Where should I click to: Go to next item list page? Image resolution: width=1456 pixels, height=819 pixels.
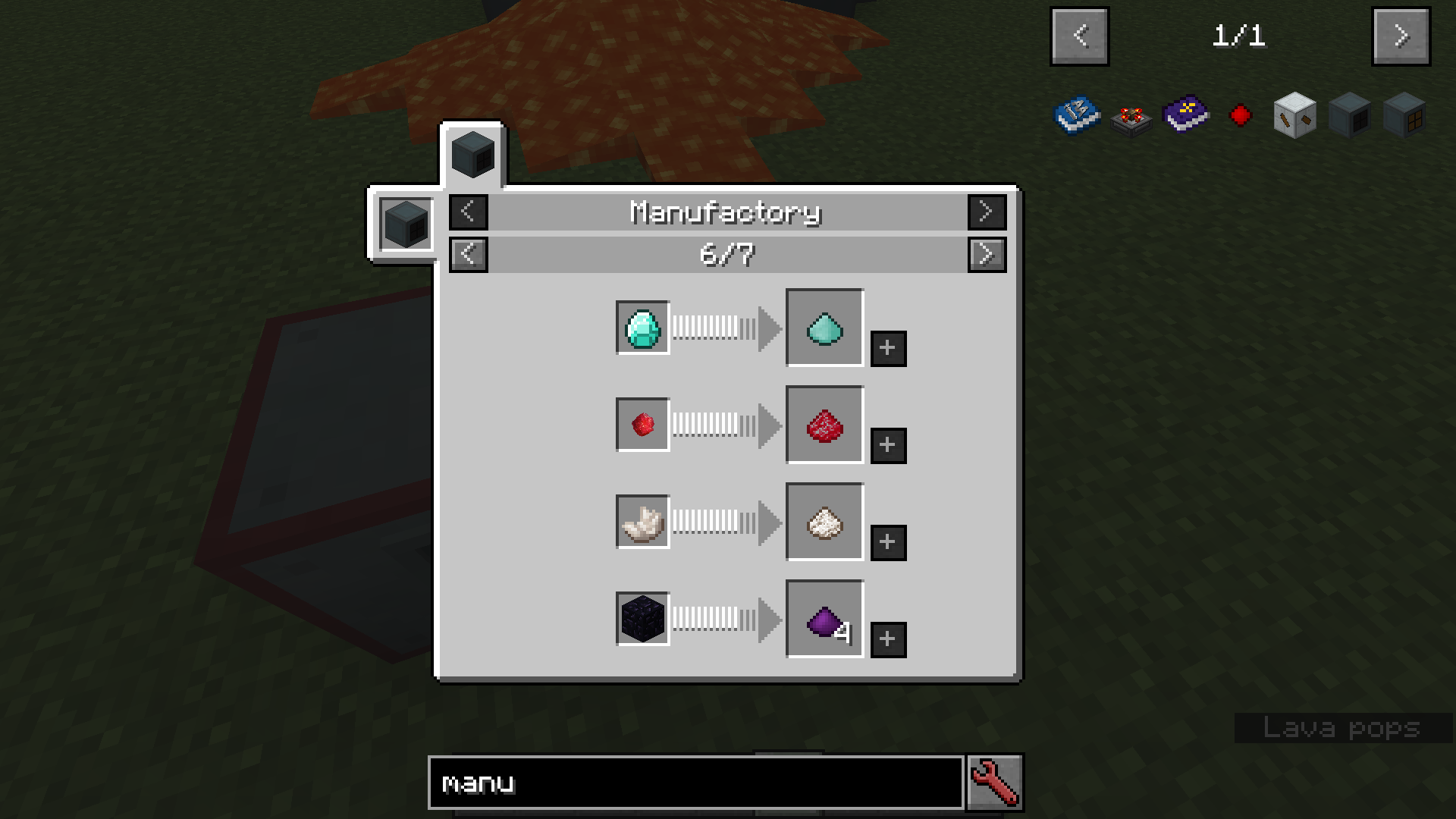tap(1401, 36)
